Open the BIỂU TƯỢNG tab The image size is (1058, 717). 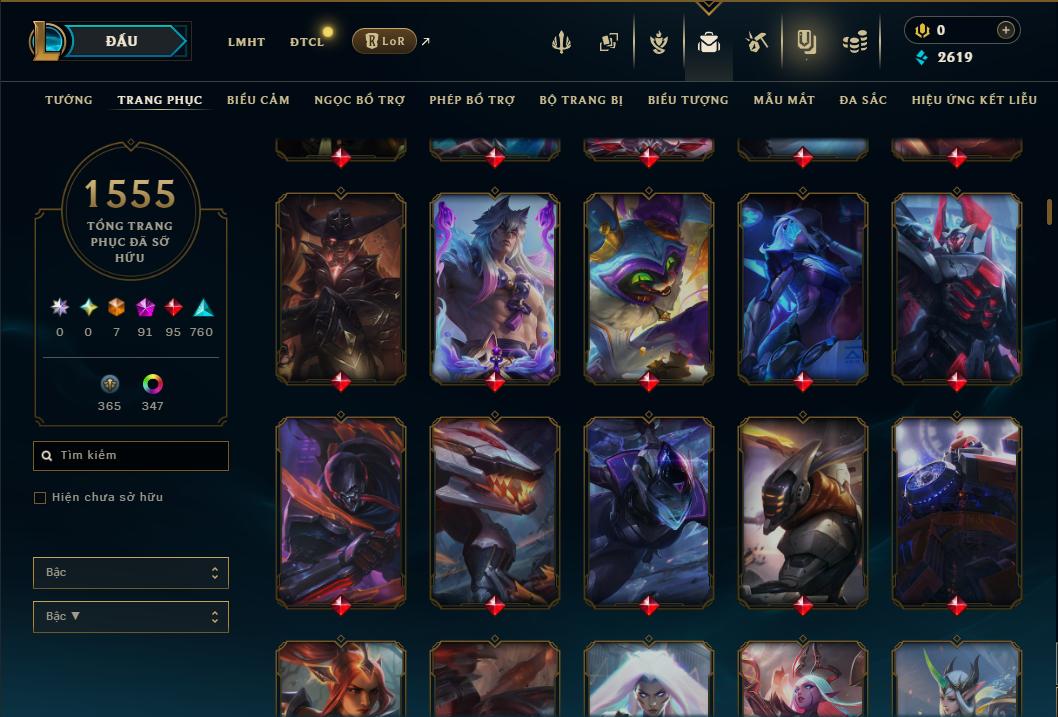tap(688, 100)
